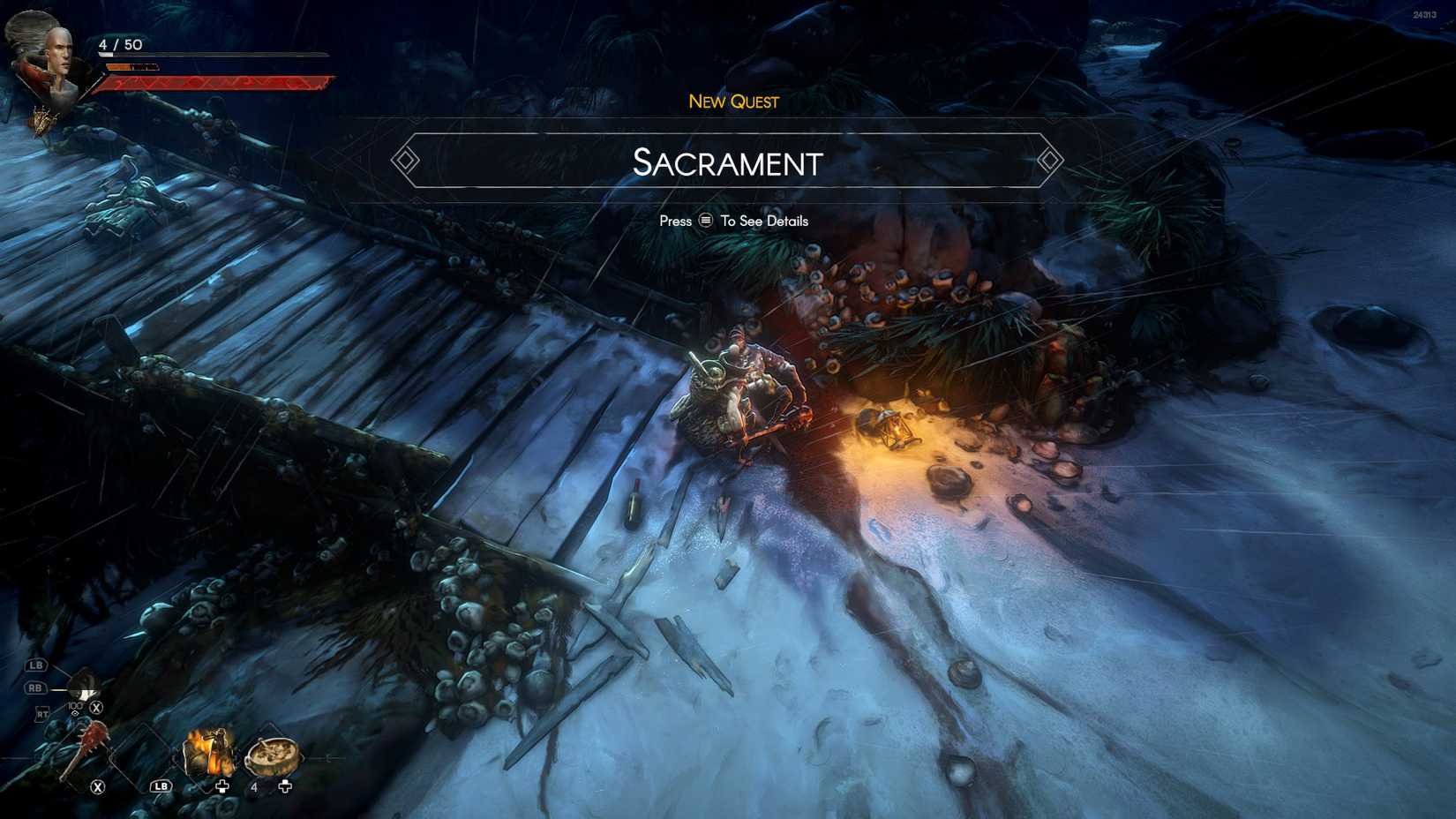Click the equipped hat item icon near RB
Screen dimensions: 1456x819
pyautogui.click(x=83, y=685)
